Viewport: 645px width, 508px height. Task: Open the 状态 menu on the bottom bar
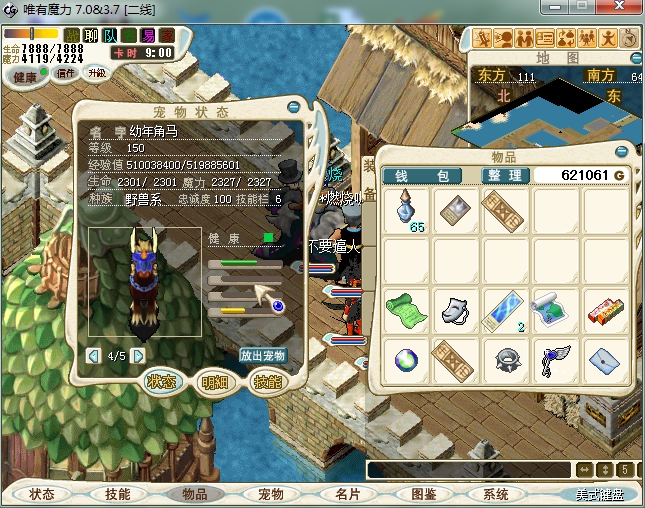pos(42,494)
